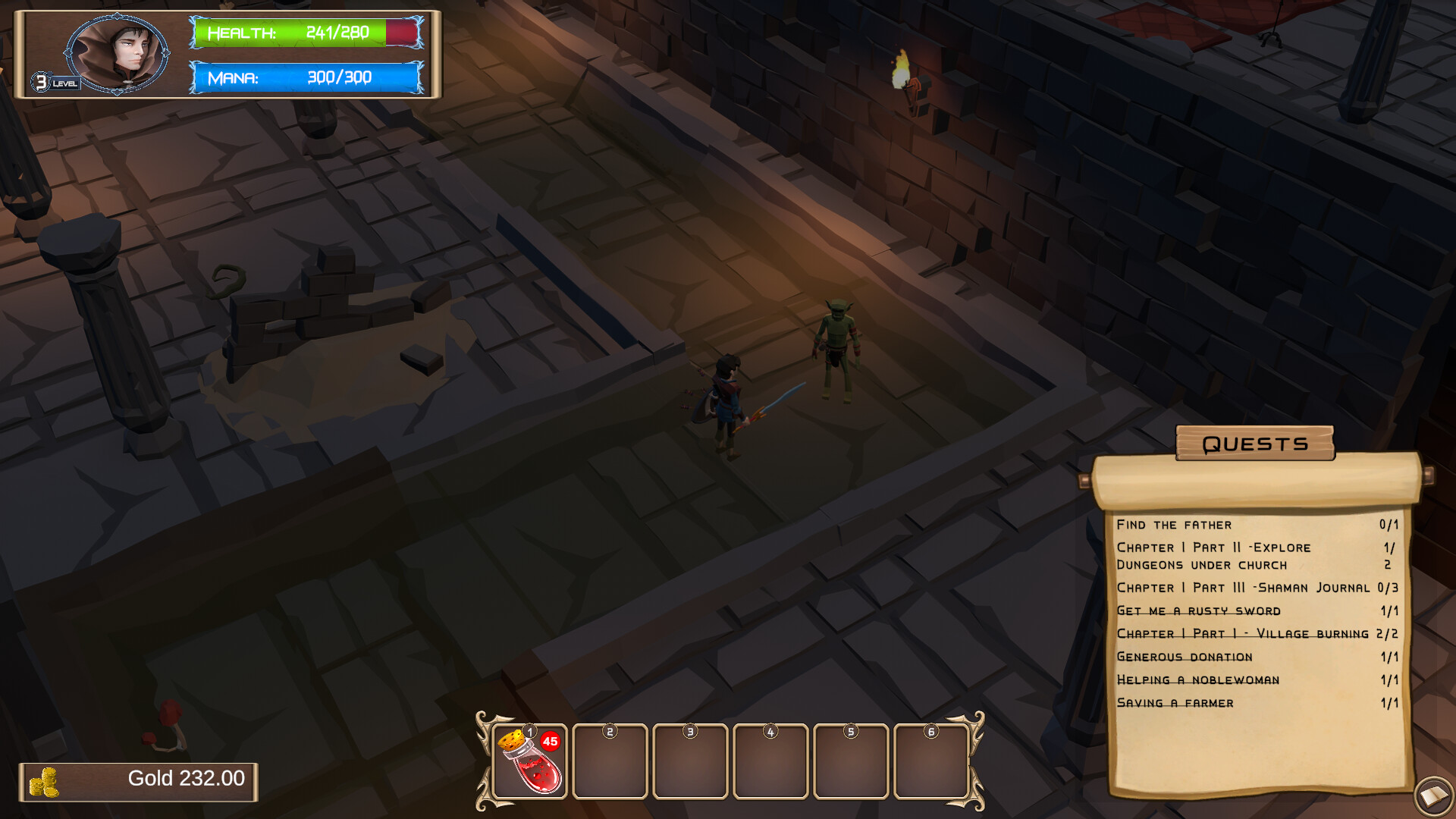Image resolution: width=1456 pixels, height=819 pixels.
Task: Collapse the Chapter I Part I - Village burning quest
Action: coord(1244,633)
